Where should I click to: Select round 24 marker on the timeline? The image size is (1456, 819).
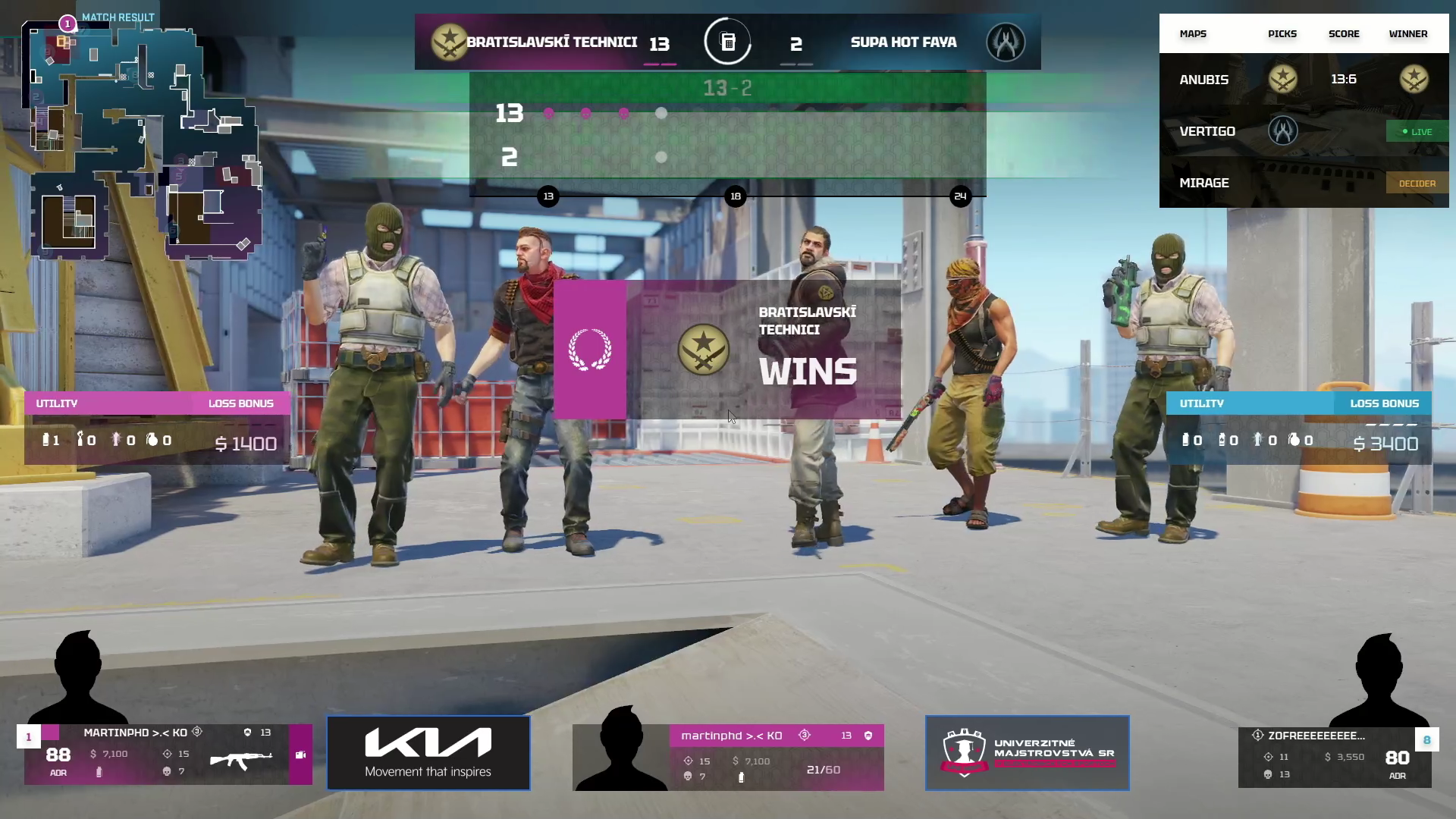pyautogui.click(x=960, y=196)
